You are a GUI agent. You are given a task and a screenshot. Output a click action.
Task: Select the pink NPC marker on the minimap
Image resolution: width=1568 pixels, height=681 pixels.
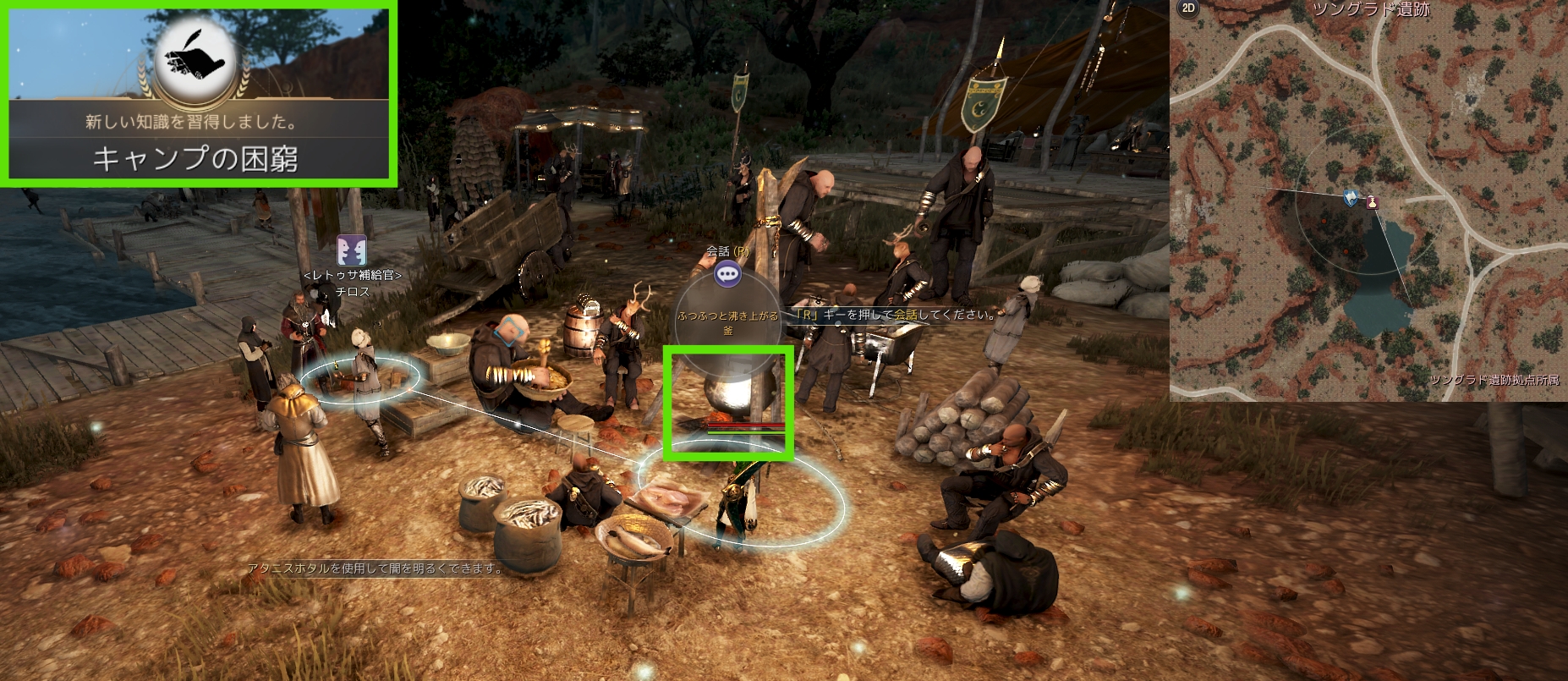1372,202
